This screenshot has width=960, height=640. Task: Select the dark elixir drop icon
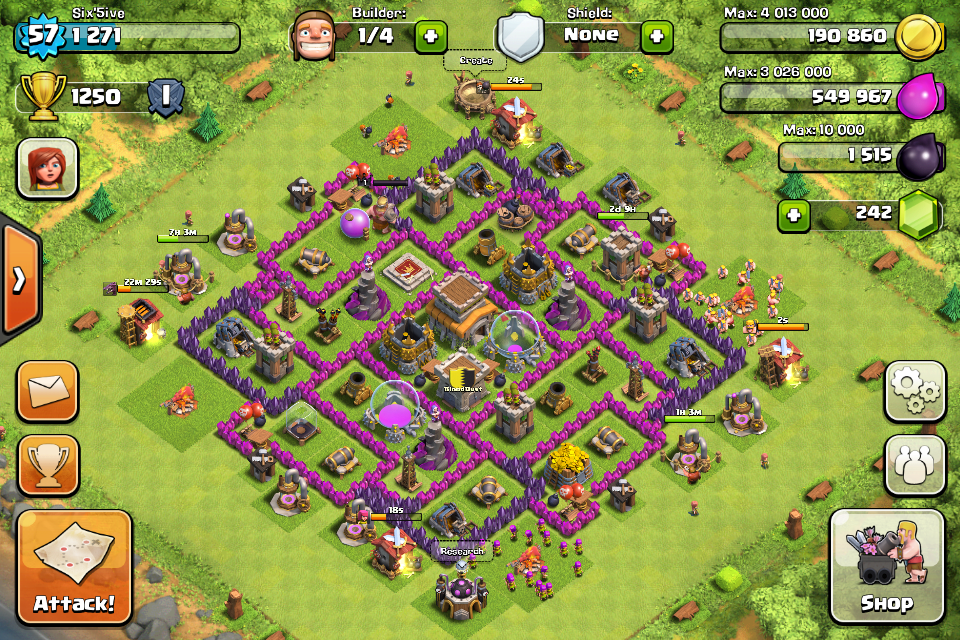coord(920,157)
